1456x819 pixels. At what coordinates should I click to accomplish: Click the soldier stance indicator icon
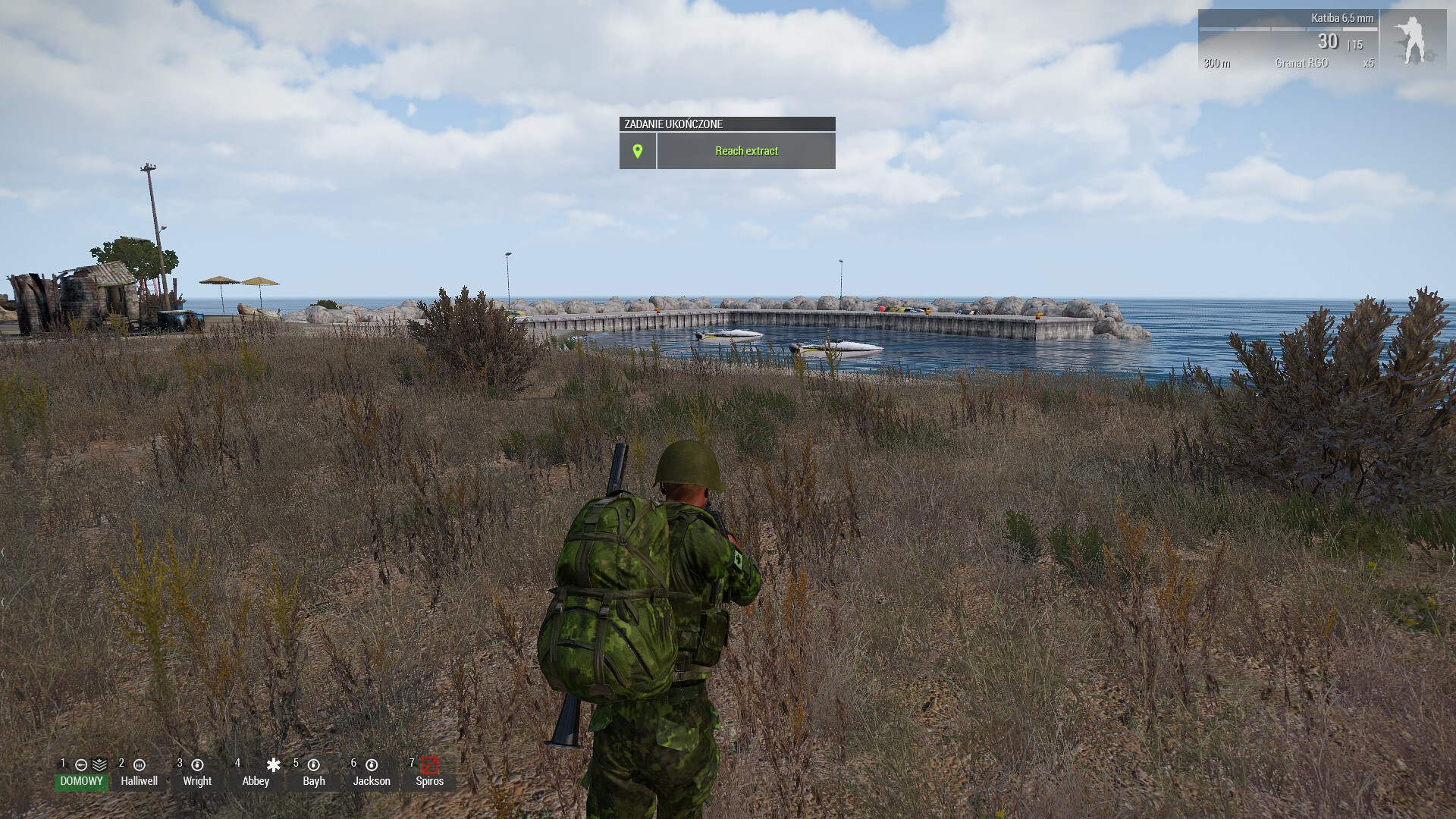[1412, 39]
